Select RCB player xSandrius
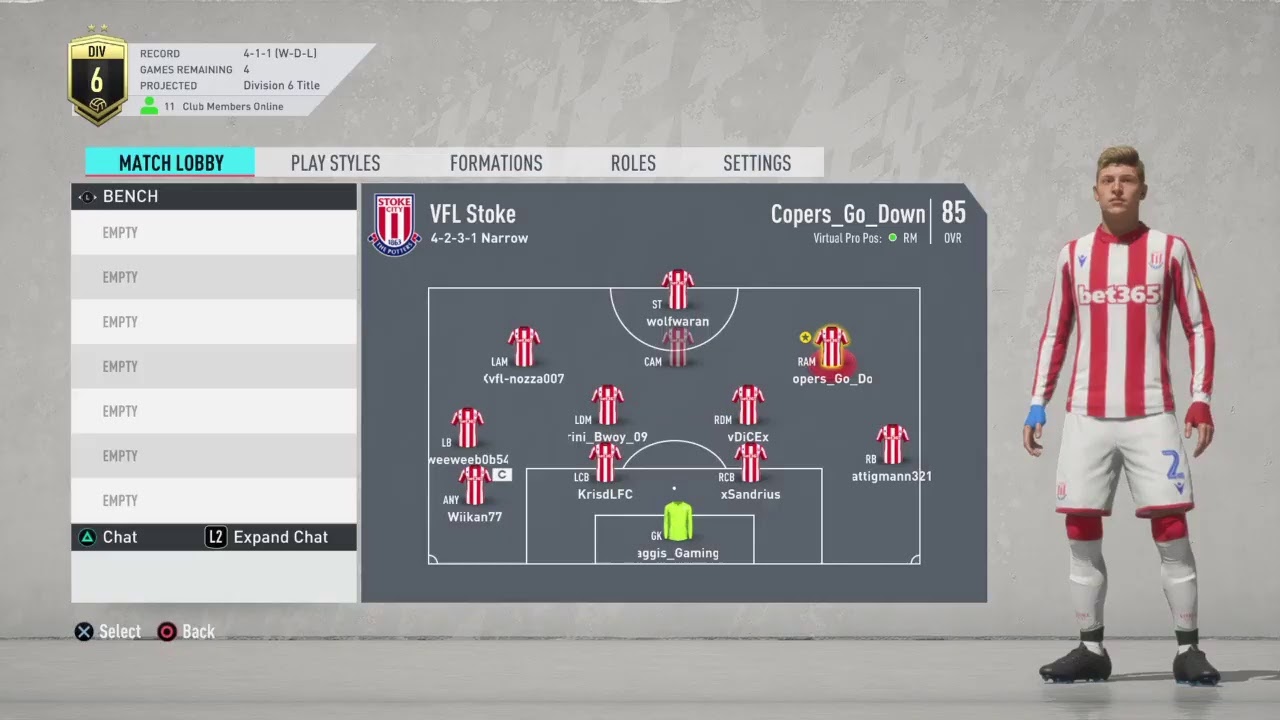 pos(750,463)
